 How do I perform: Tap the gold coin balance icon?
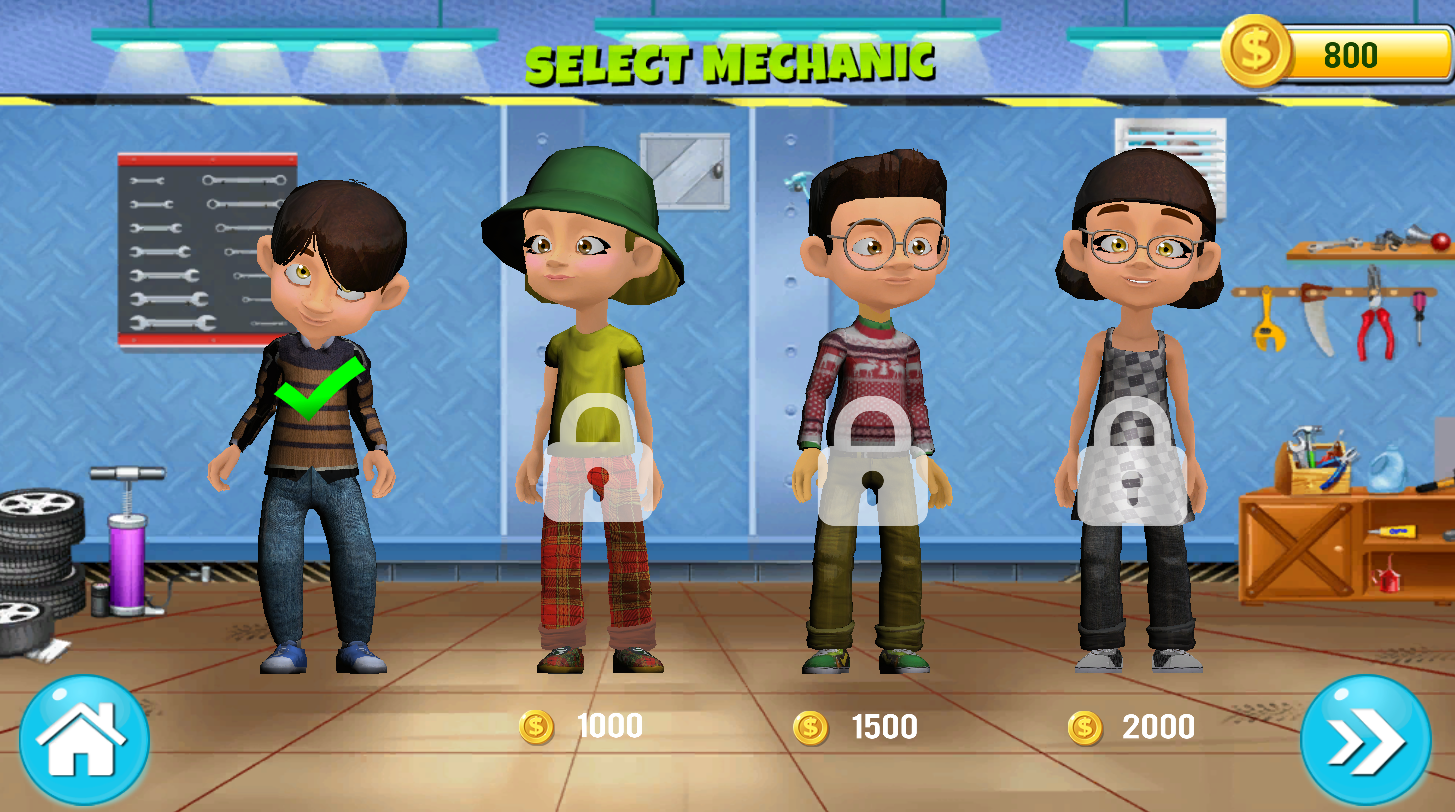pyautogui.click(x=1256, y=50)
